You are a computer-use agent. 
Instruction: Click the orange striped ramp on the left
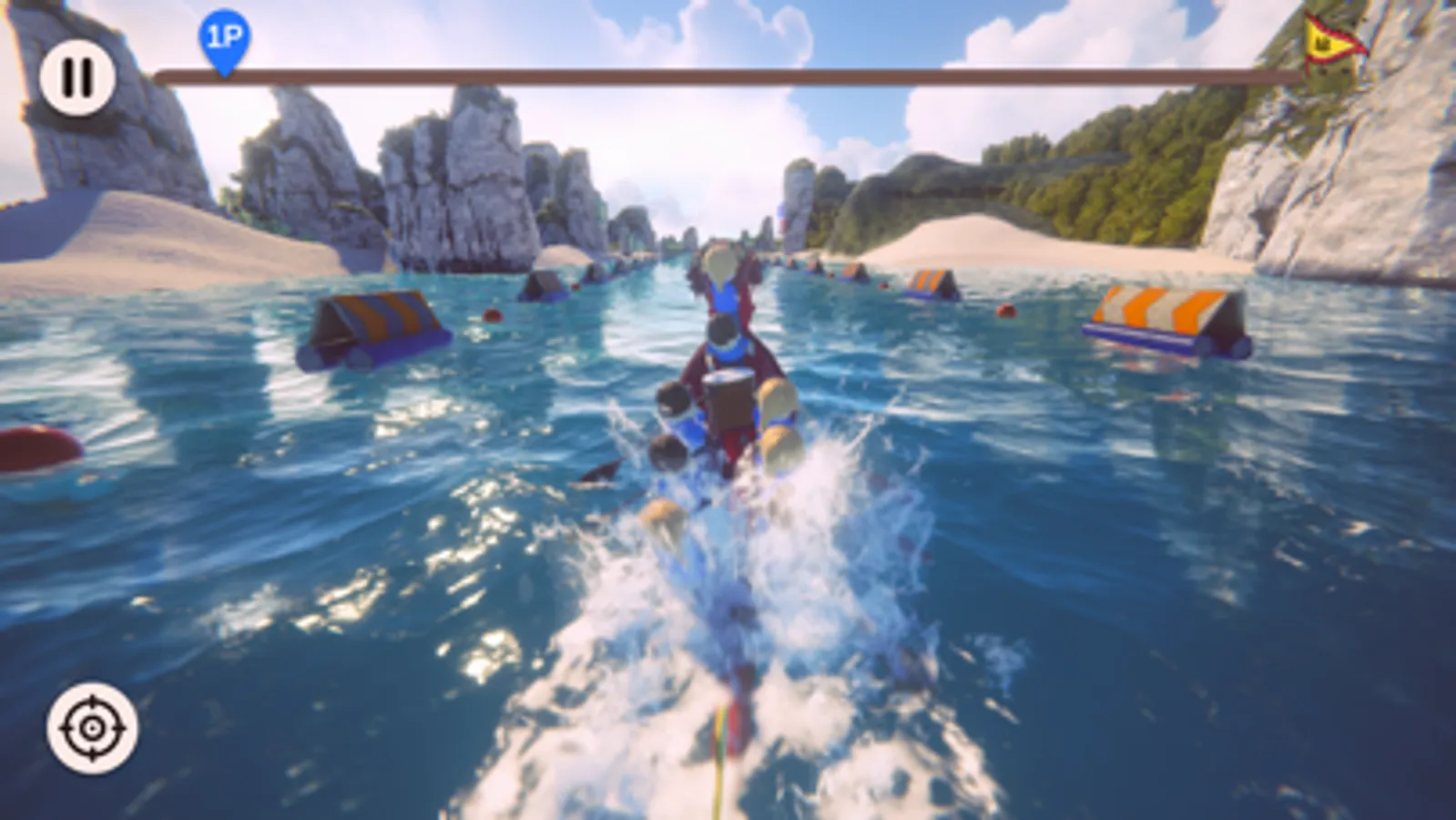(373, 321)
